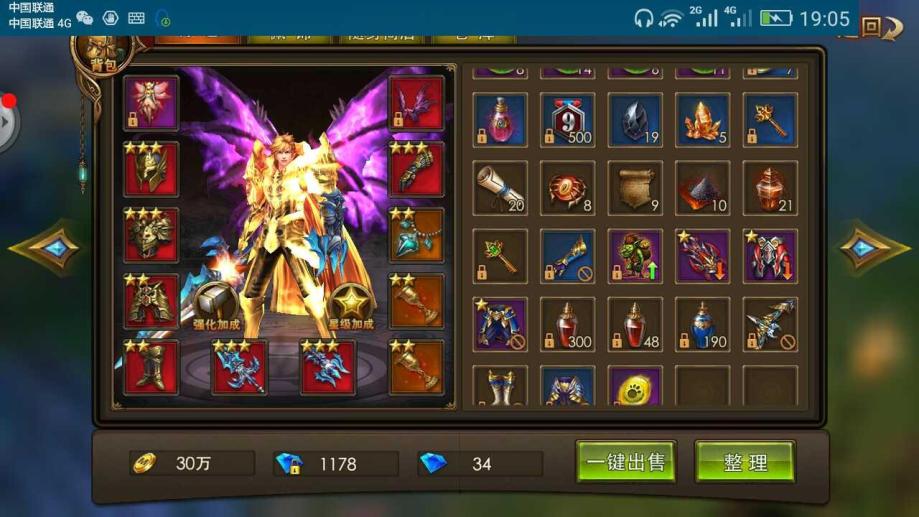Select the orange crystal stack of 5

[x=703, y=121]
